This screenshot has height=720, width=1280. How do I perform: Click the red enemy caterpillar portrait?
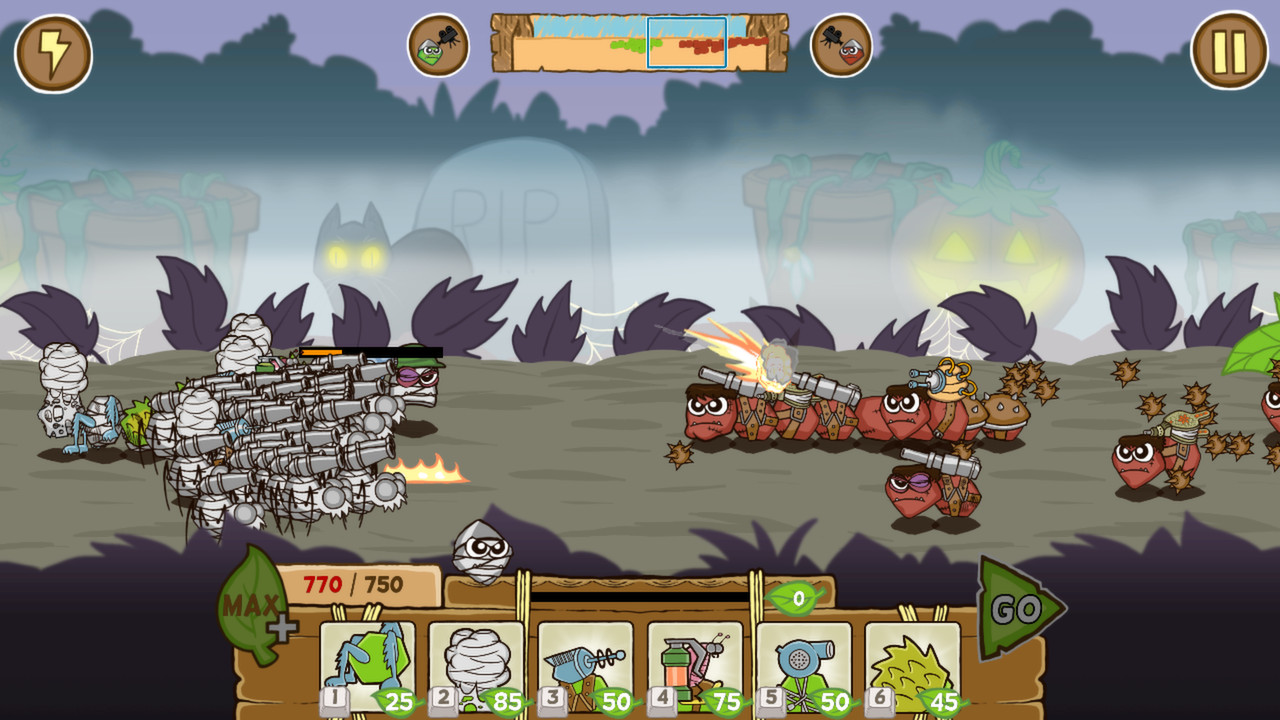[x=840, y=45]
